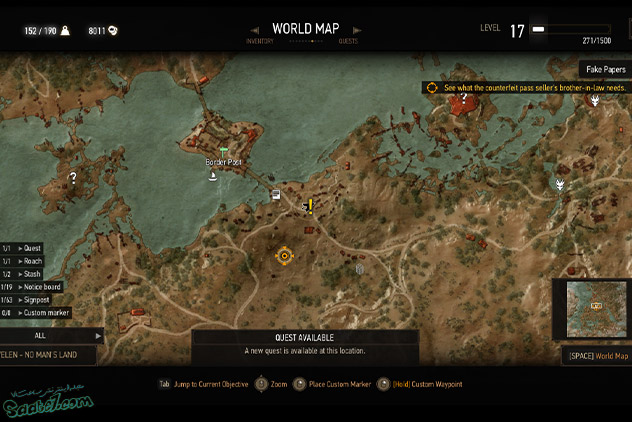Open the World Map thumbnail

597,308
